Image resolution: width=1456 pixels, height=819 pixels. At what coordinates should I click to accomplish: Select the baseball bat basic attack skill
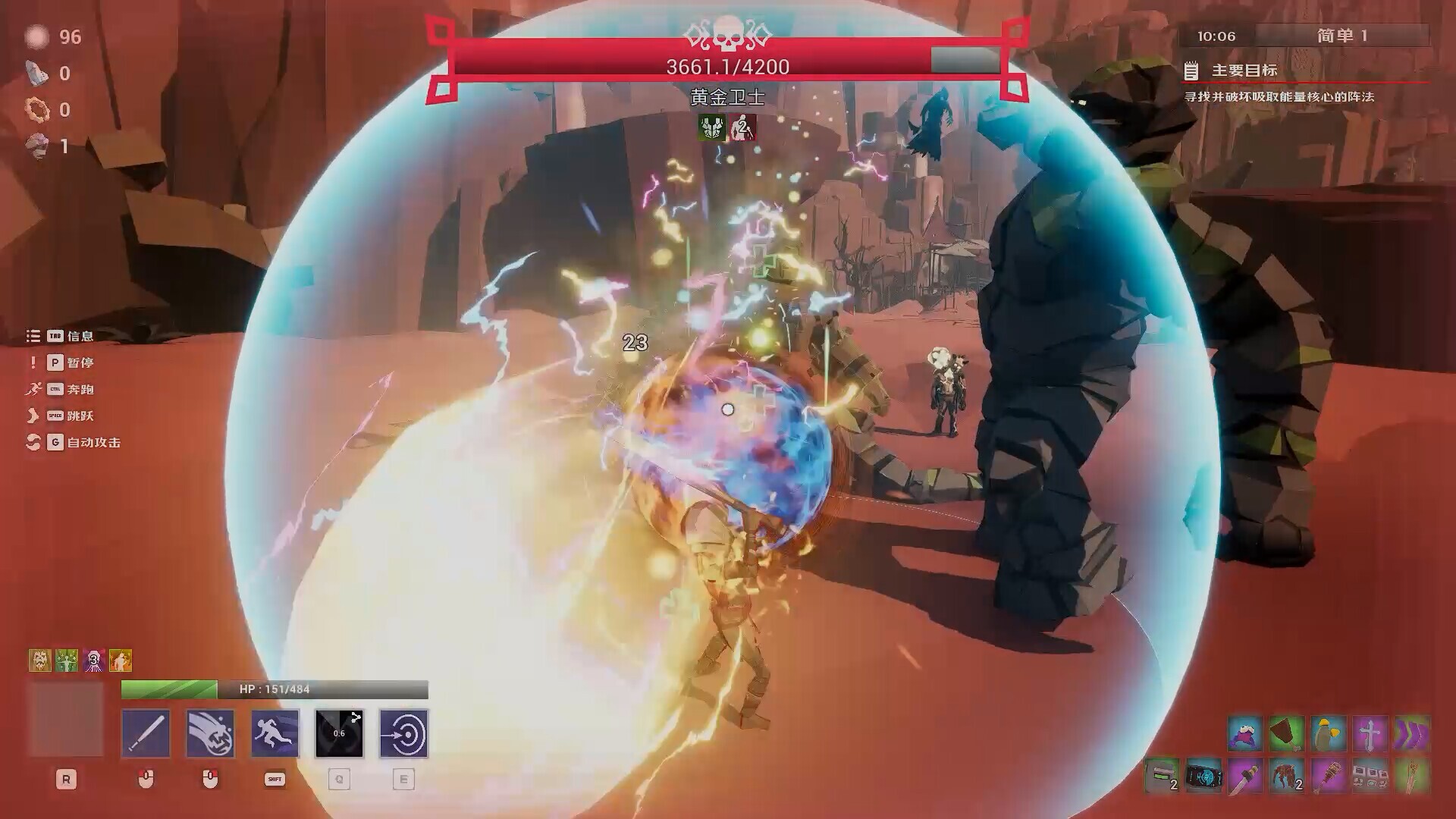coord(146,733)
